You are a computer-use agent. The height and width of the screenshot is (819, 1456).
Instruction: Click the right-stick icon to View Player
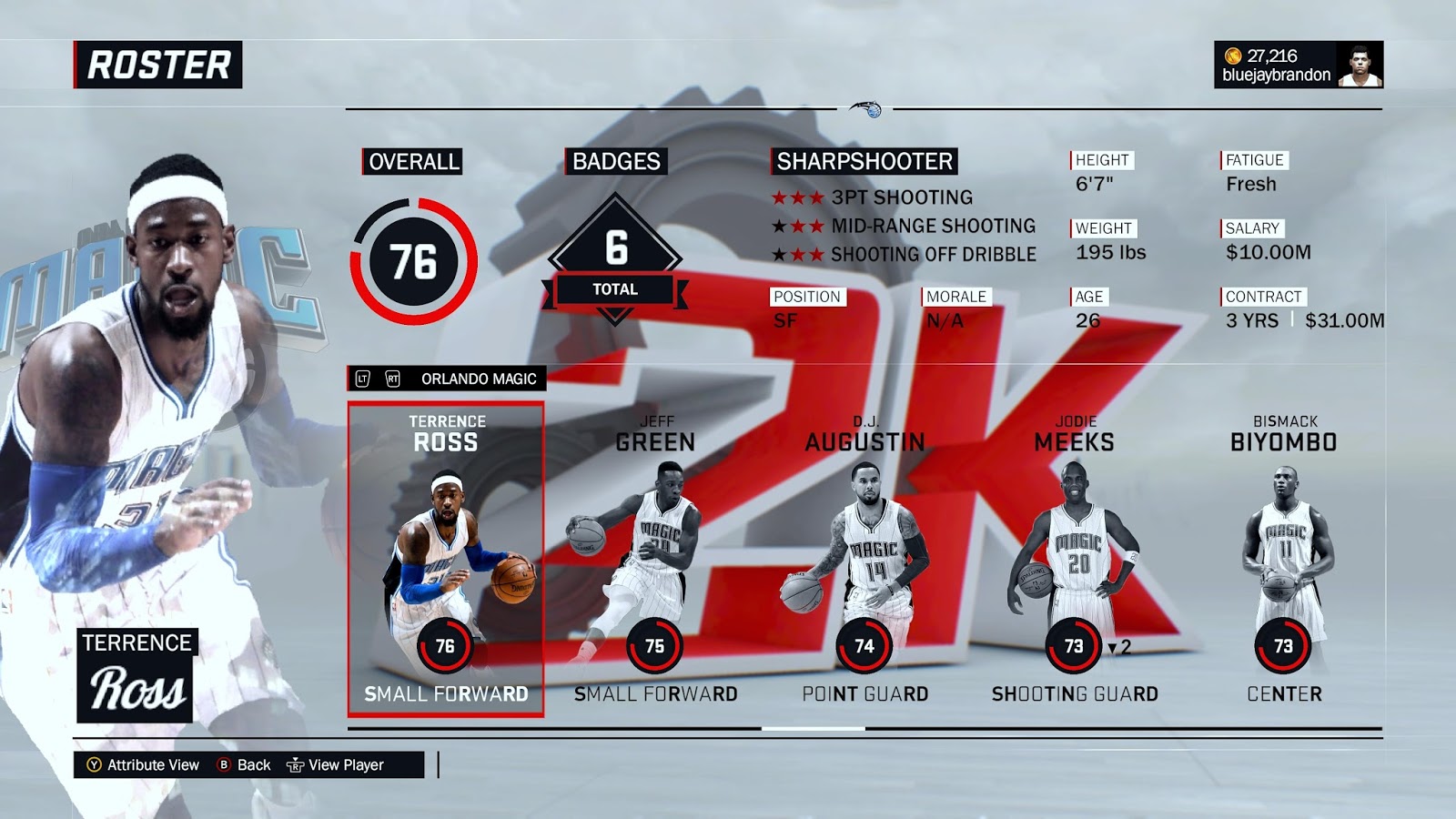point(295,765)
